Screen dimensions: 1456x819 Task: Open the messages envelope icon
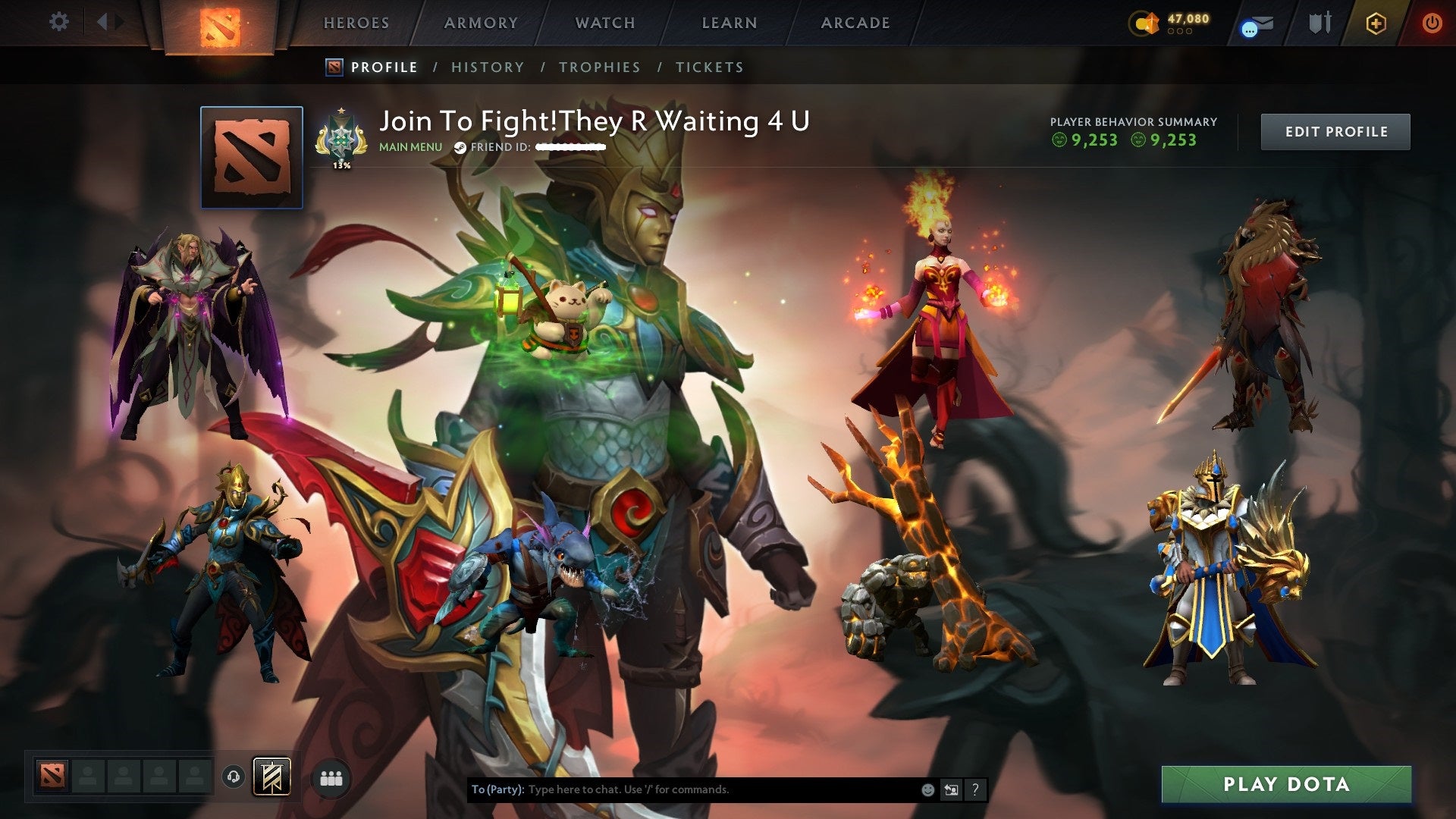click(1257, 23)
